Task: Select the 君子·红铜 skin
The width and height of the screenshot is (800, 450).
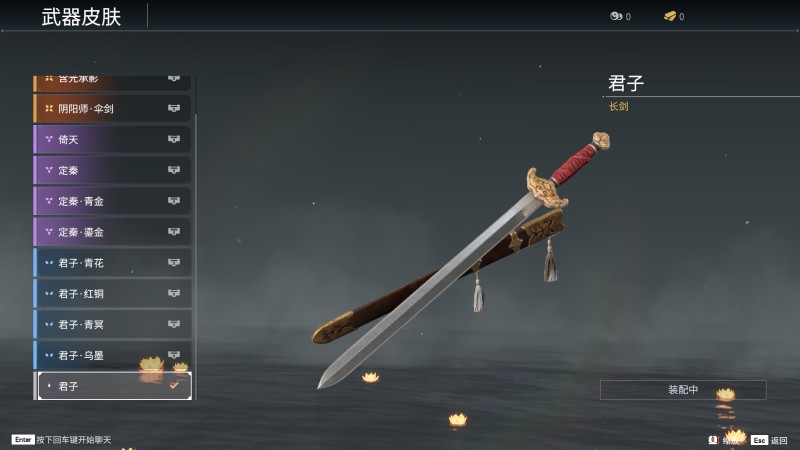Action: 112,294
